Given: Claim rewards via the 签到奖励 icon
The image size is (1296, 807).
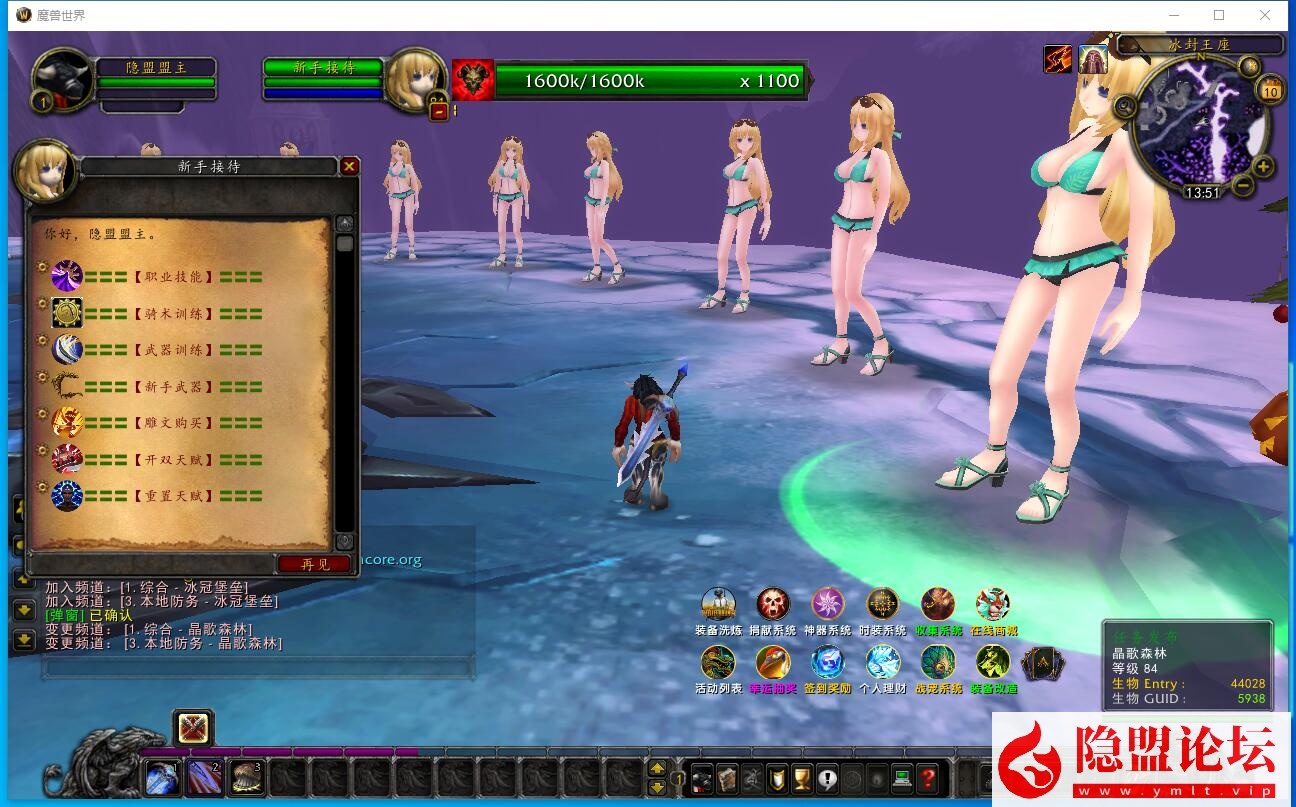Looking at the screenshot, I should 828,662.
